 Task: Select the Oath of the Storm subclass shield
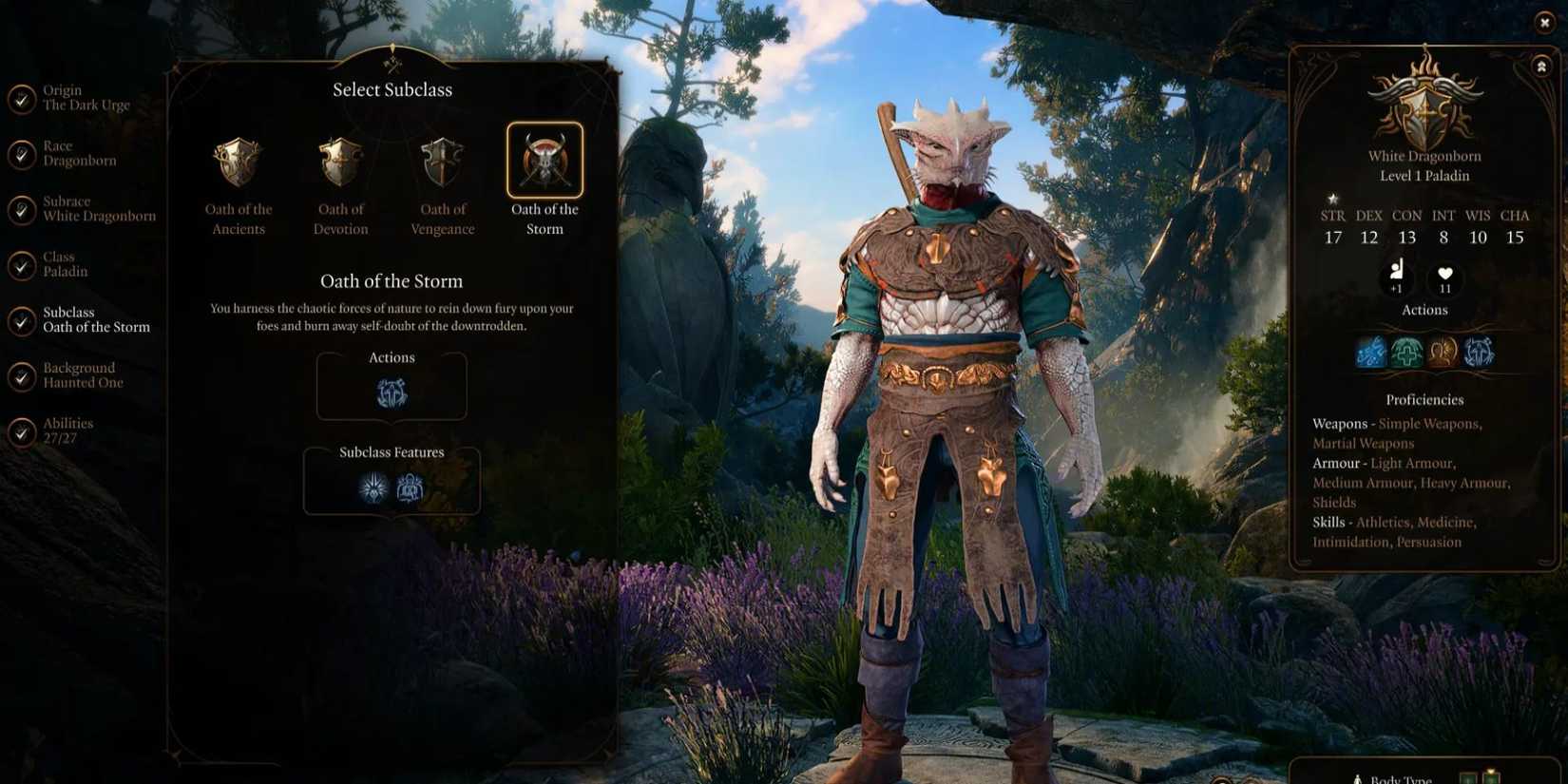coord(545,162)
